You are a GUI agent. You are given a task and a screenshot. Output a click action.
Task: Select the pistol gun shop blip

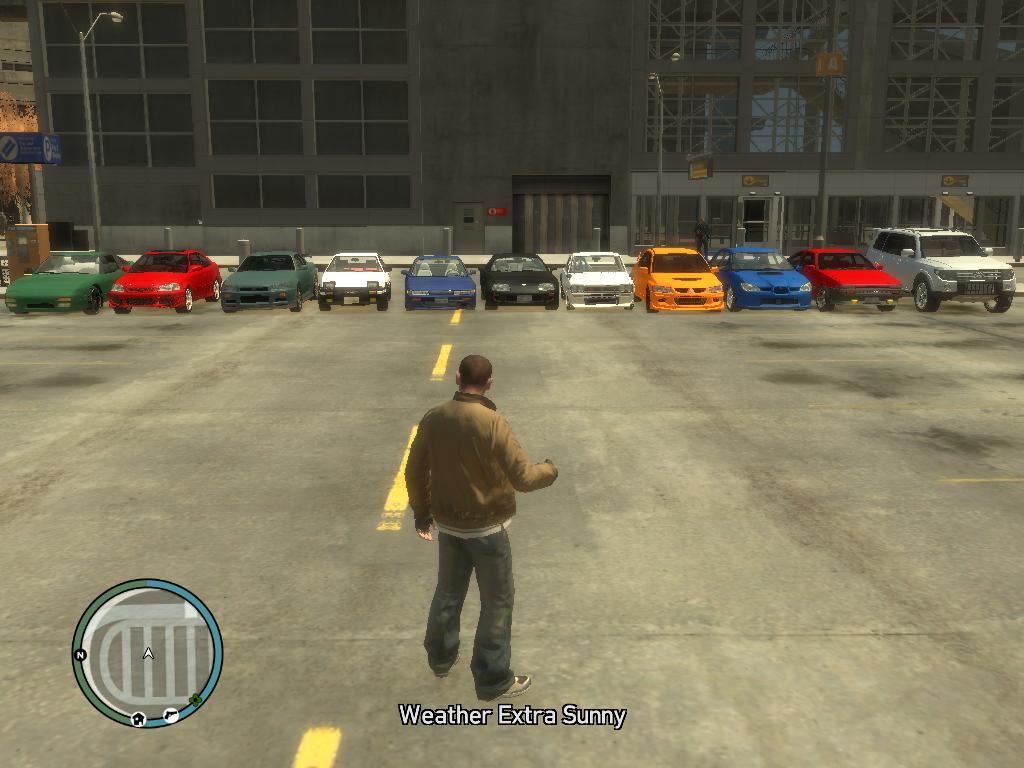(171, 714)
